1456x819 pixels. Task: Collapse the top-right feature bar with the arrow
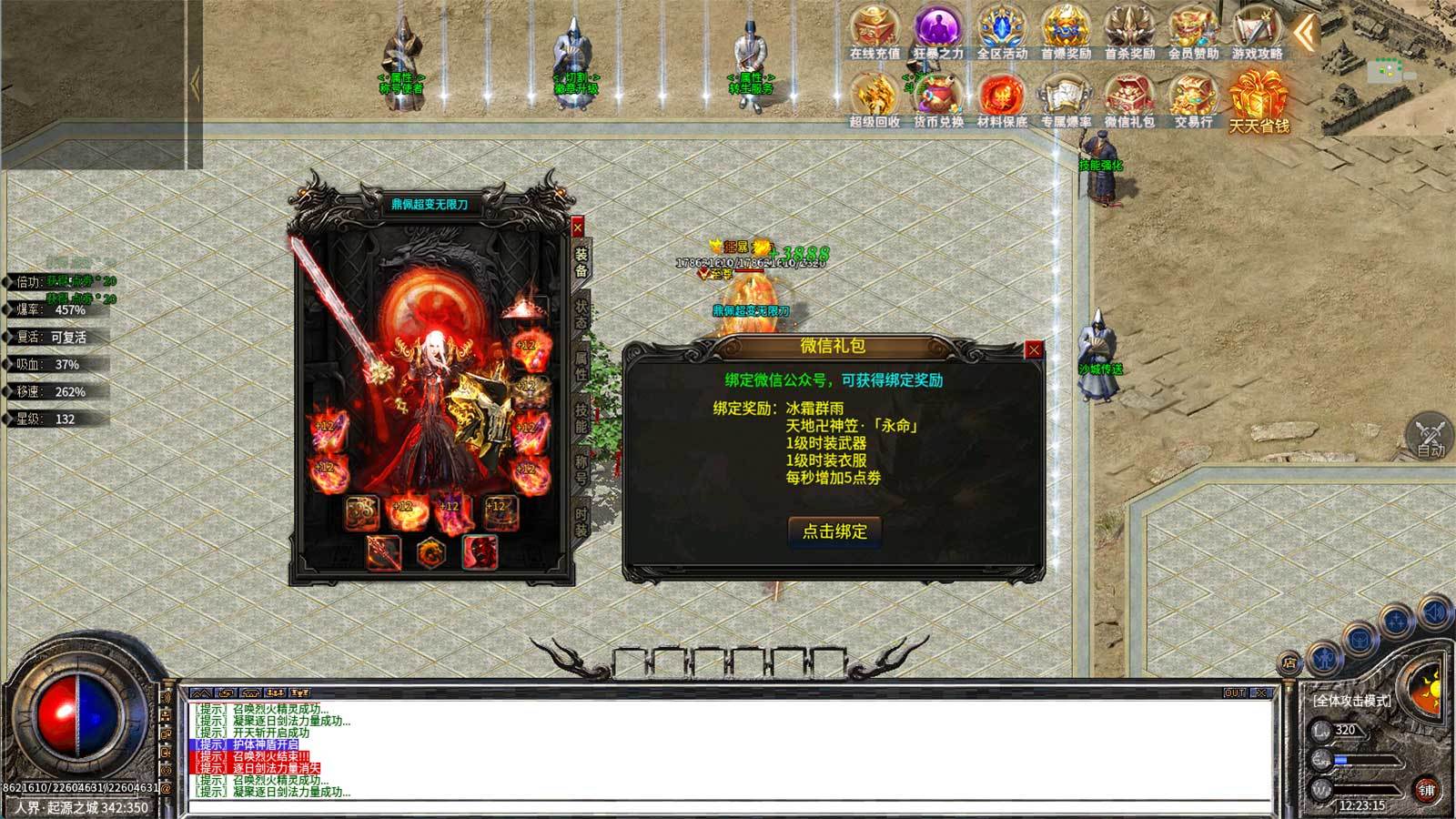[1303, 30]
